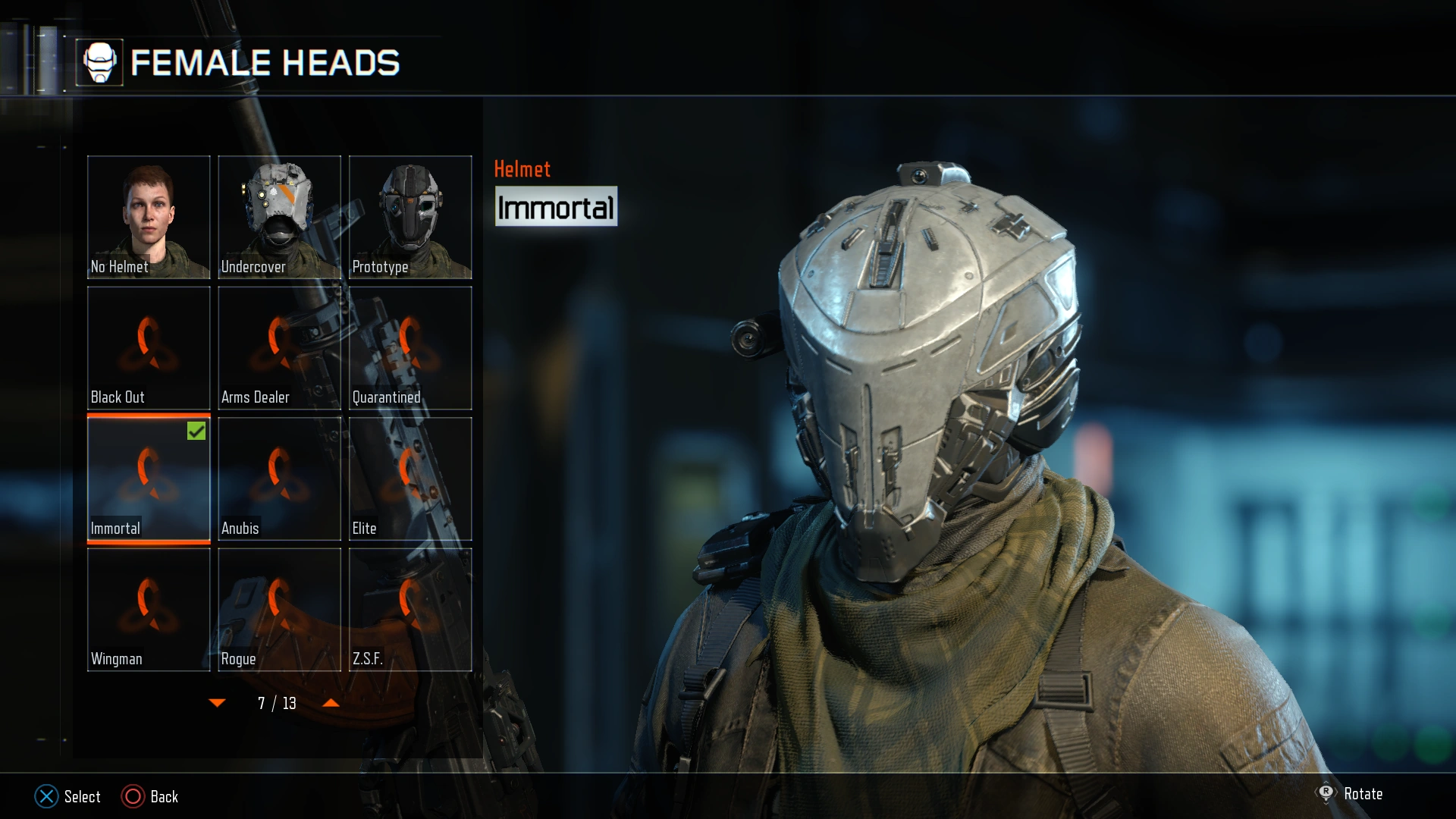Choose the Undercover helmet

(279, 218)
